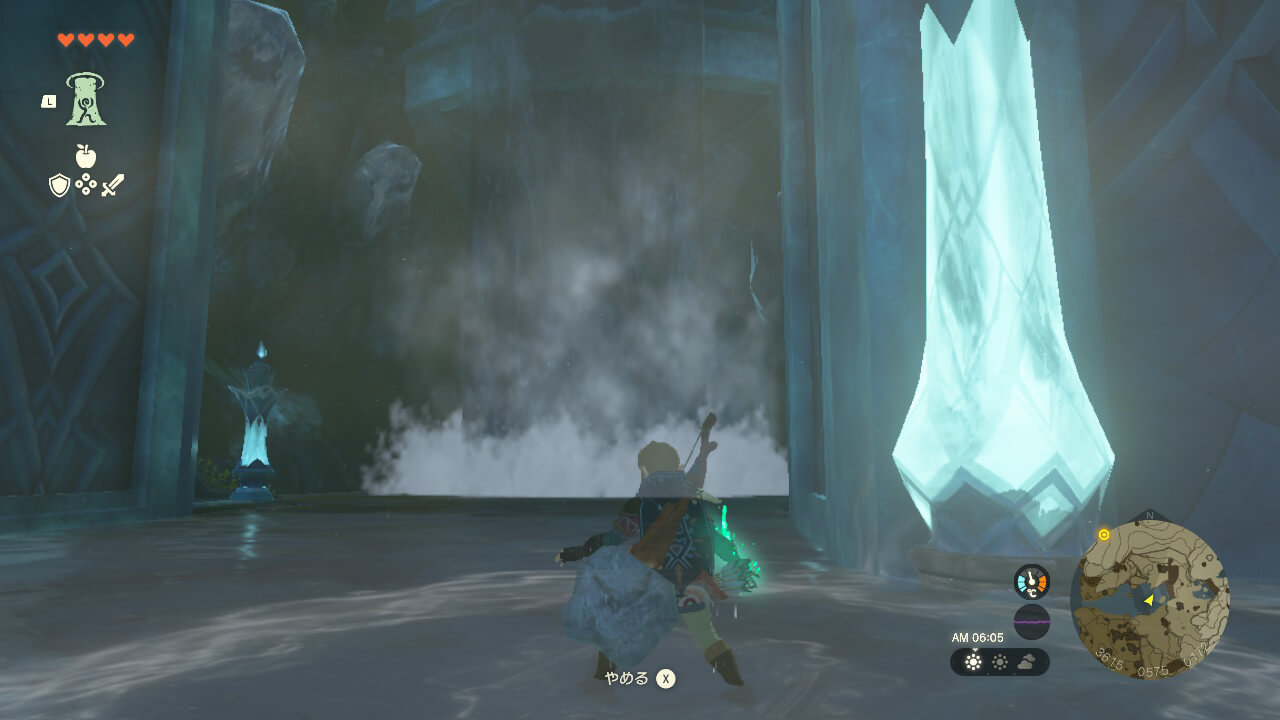Select the yellow objective marker on minimap

[1104, 535]
